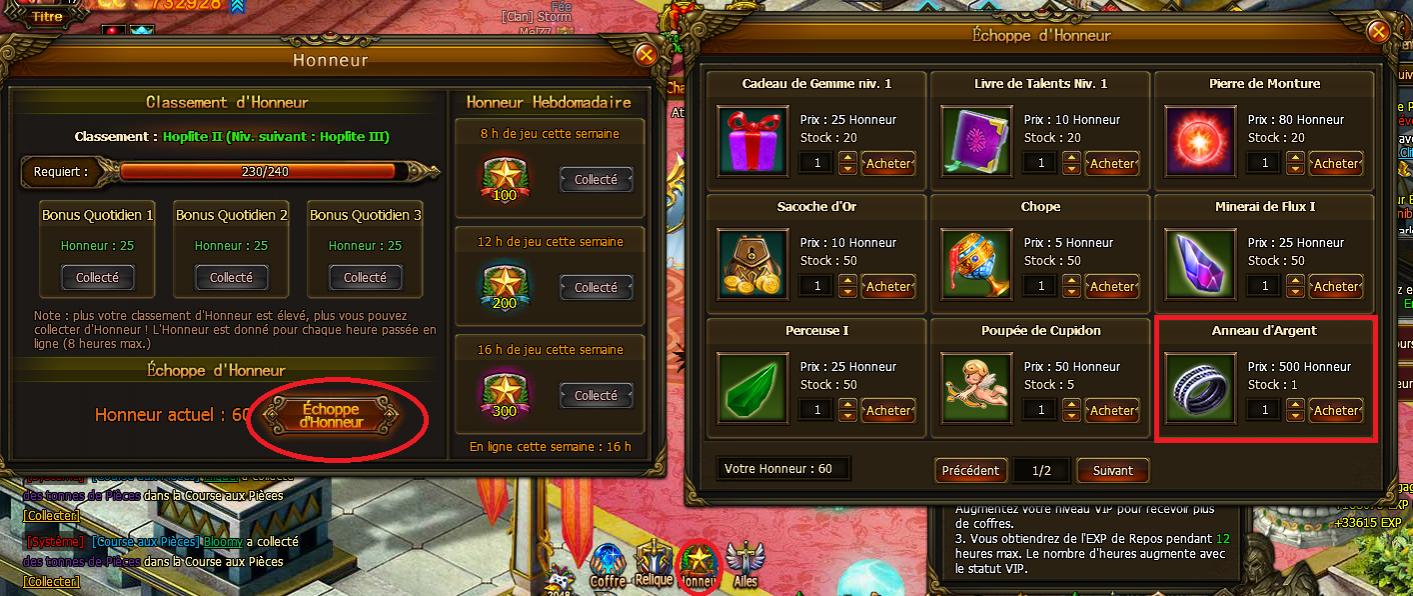Click the 8 h weekly reward Collecté button
The image size is (1413, 596).
pos(596,180)
